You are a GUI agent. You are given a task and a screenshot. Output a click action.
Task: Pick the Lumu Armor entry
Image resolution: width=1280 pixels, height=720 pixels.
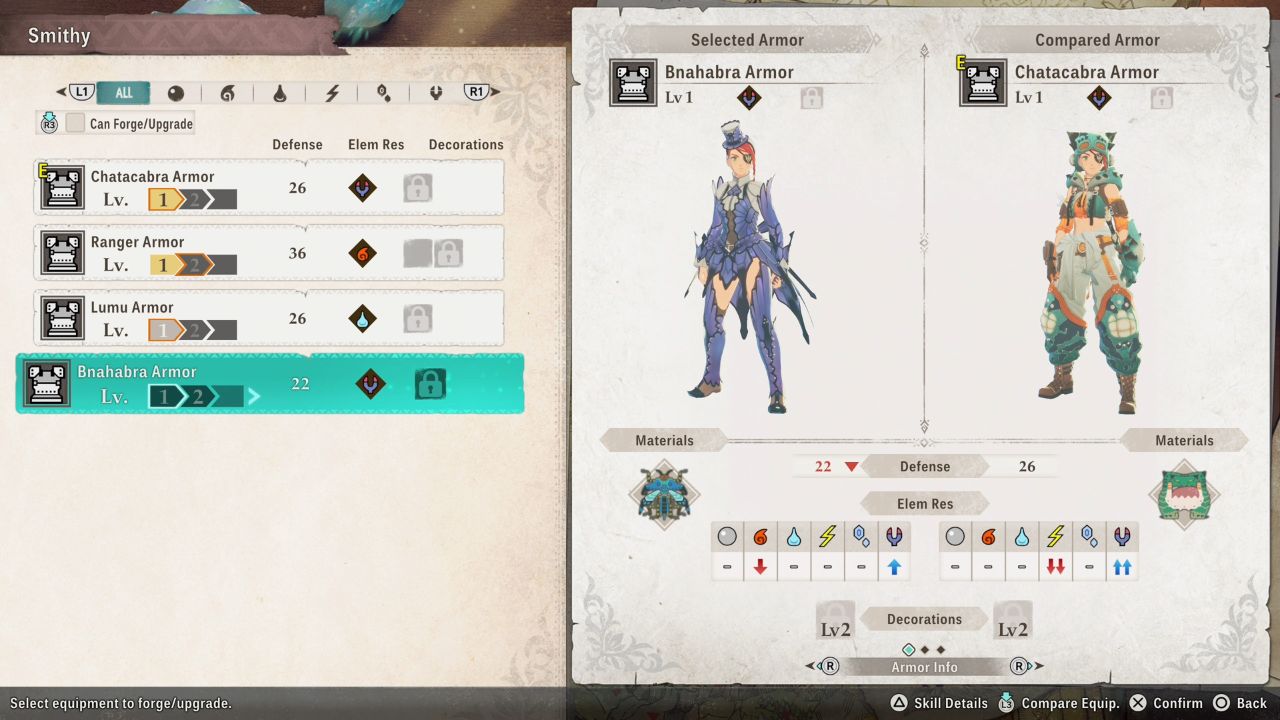(270, 318)
